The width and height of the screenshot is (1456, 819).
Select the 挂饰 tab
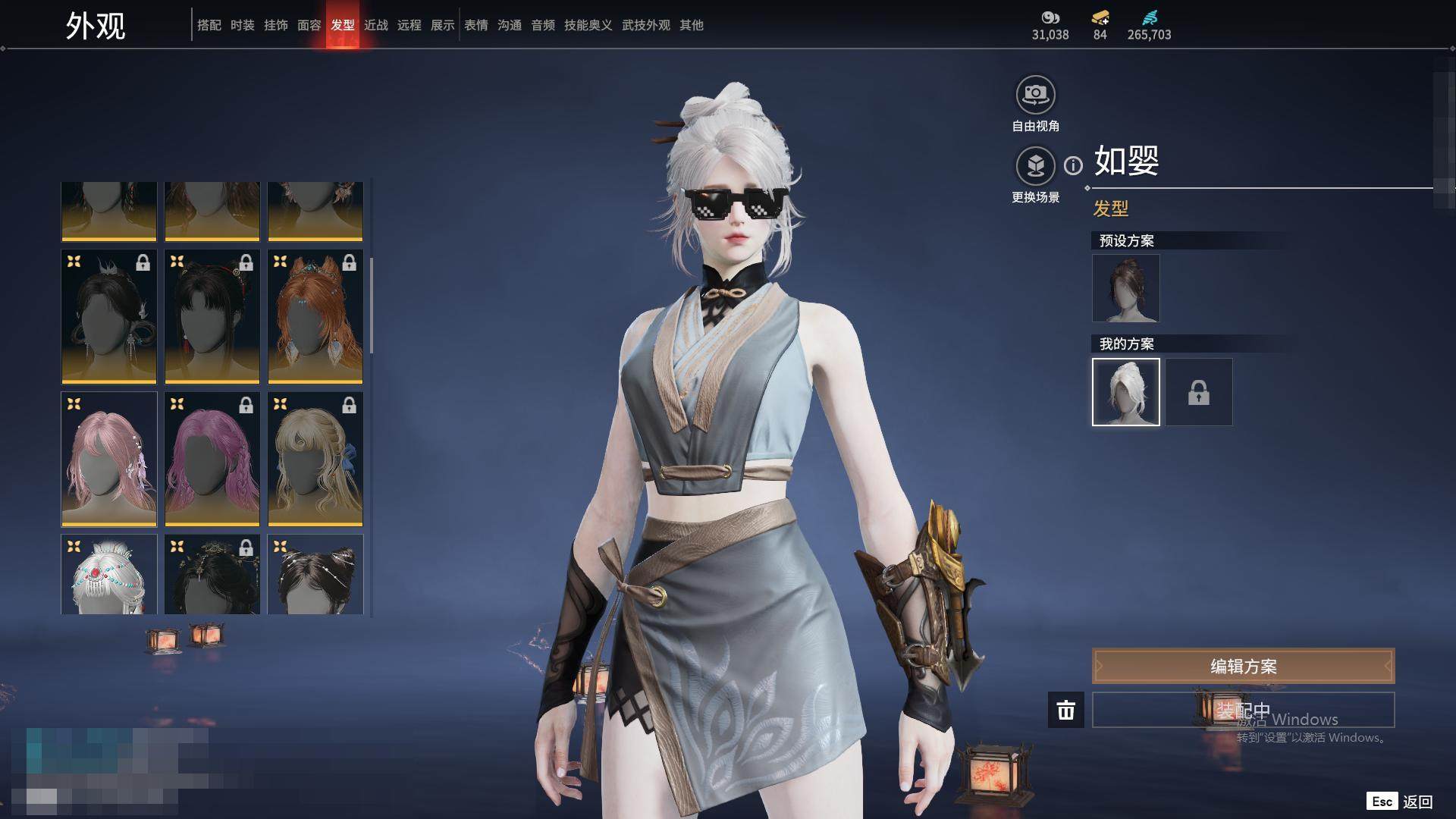tap(276, 25)
